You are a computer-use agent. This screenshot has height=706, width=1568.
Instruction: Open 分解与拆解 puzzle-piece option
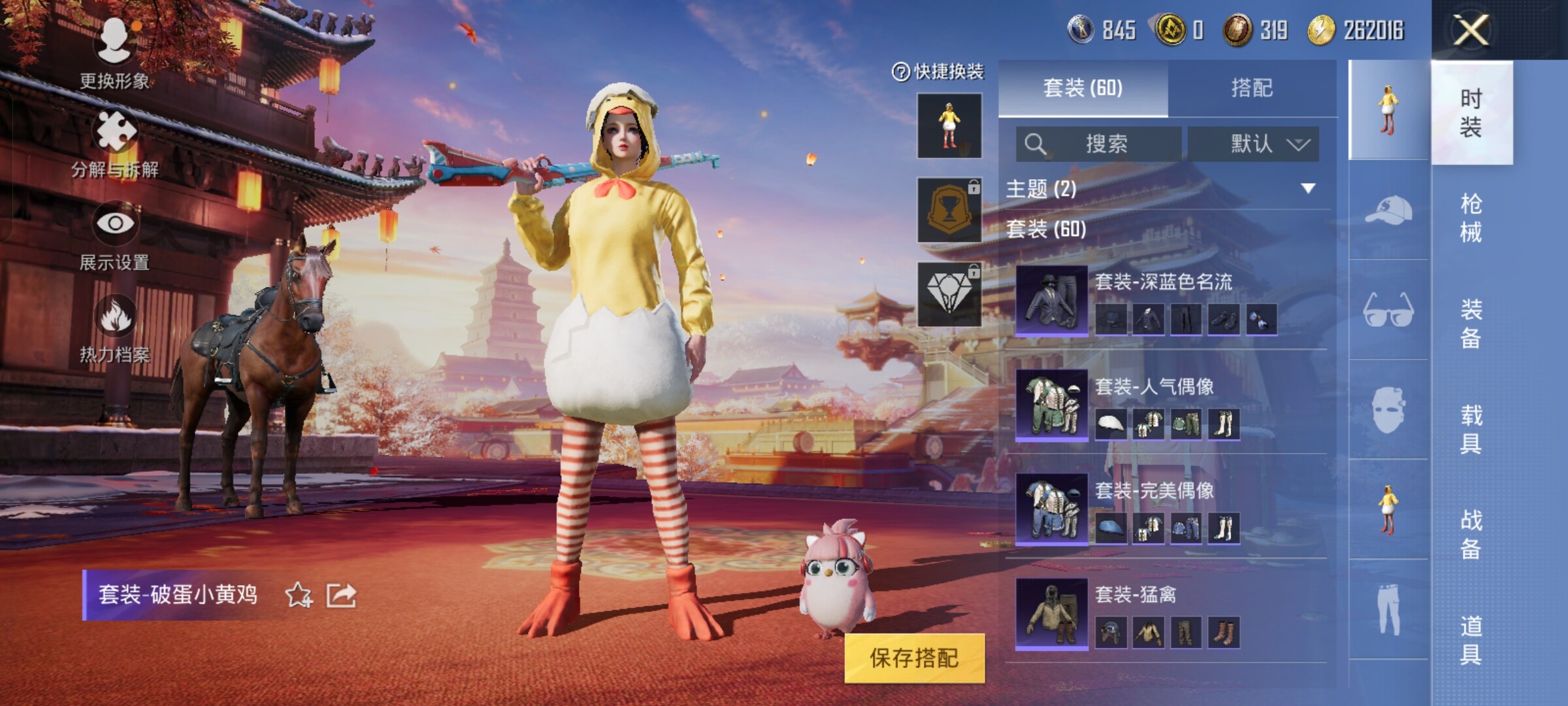pyautogui.click(x=115, y=144)
